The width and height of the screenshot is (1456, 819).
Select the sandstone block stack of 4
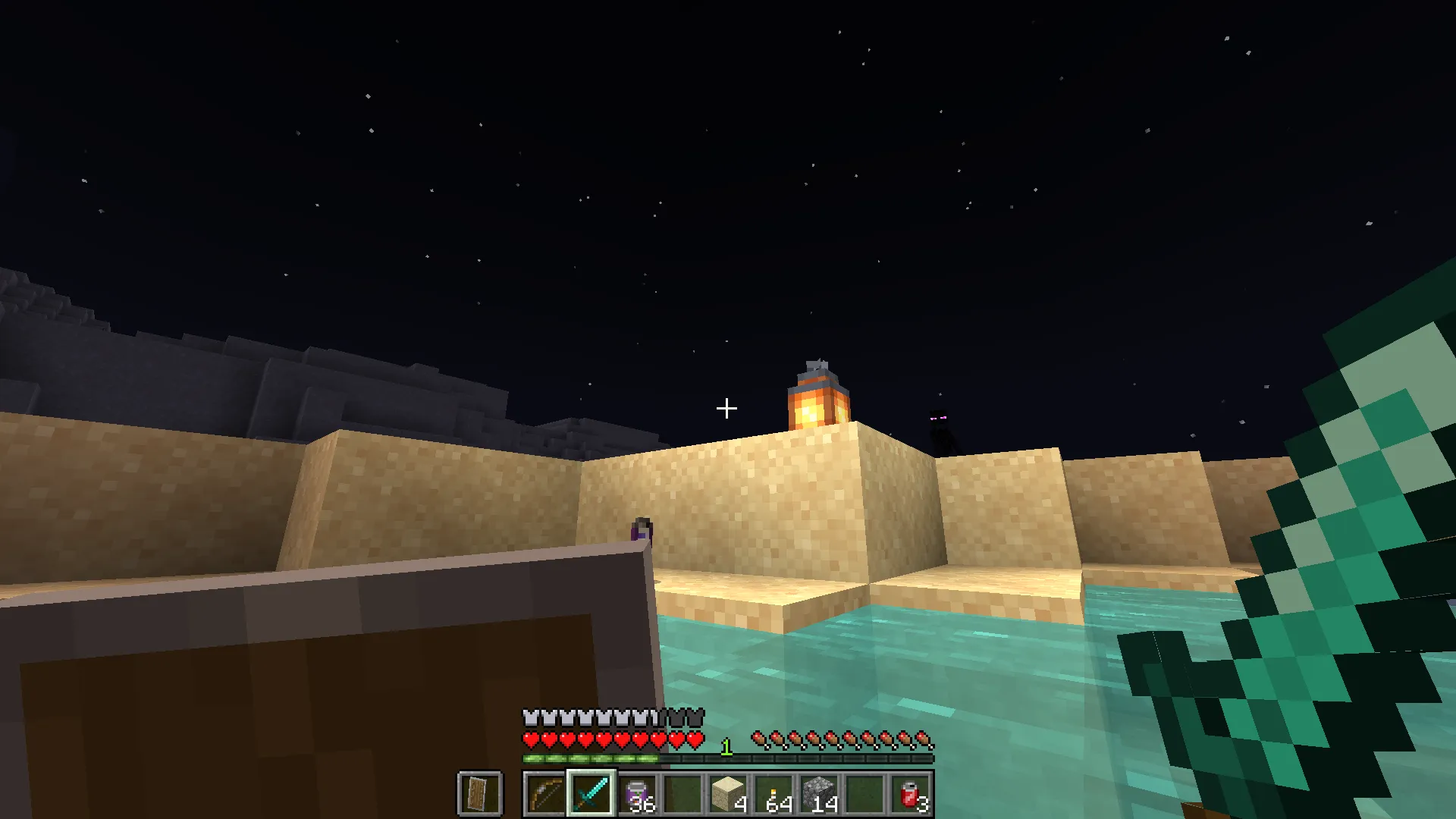click(x=726, y=794)
